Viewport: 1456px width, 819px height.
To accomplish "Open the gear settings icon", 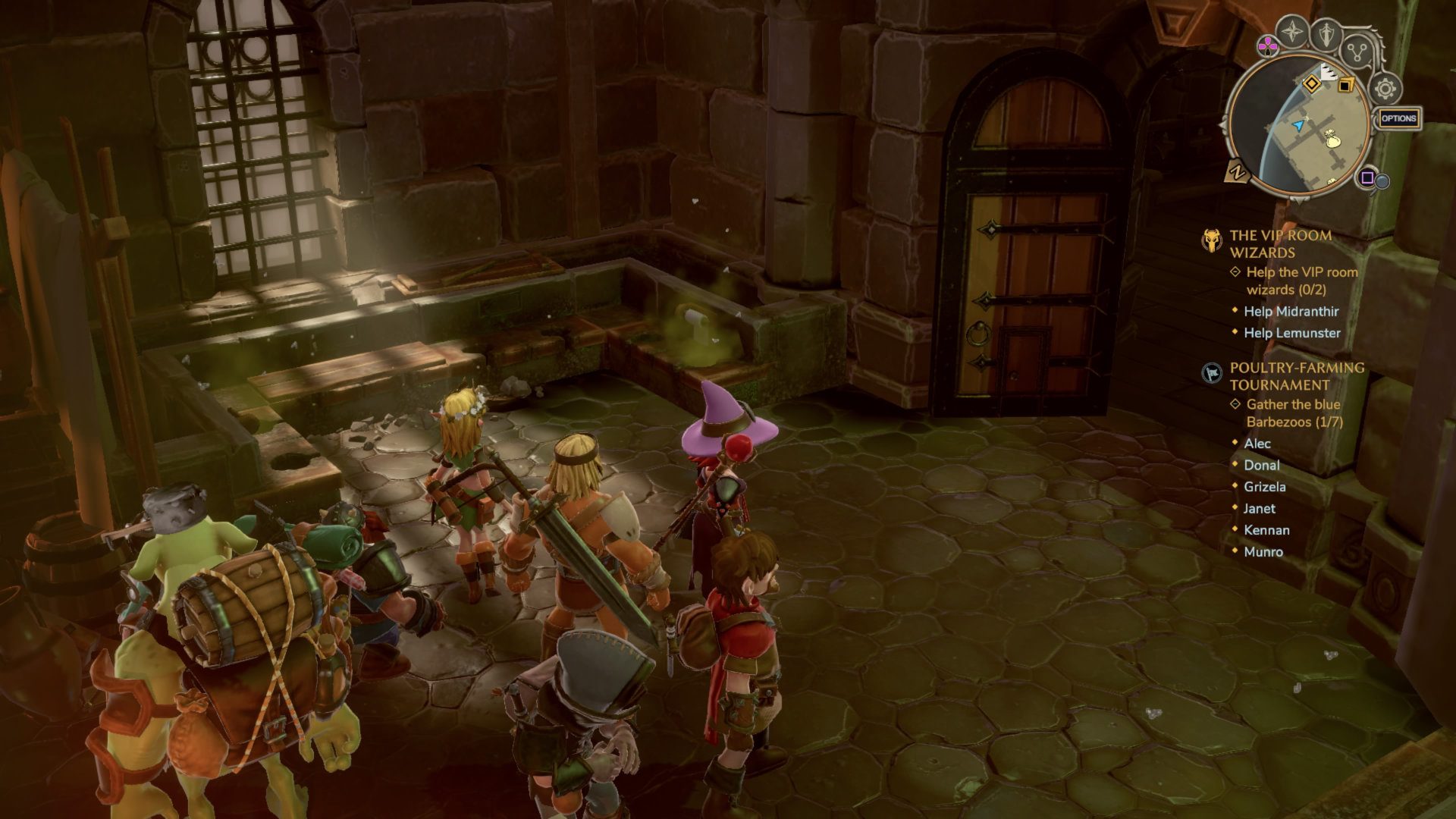I will 1385,89.
